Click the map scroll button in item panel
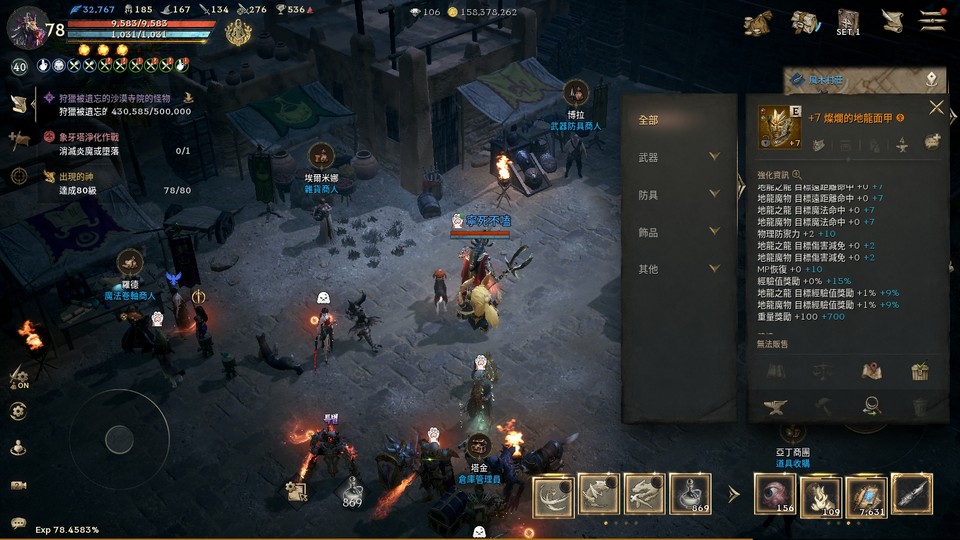The image size is (960, 540). pos(871,371)
